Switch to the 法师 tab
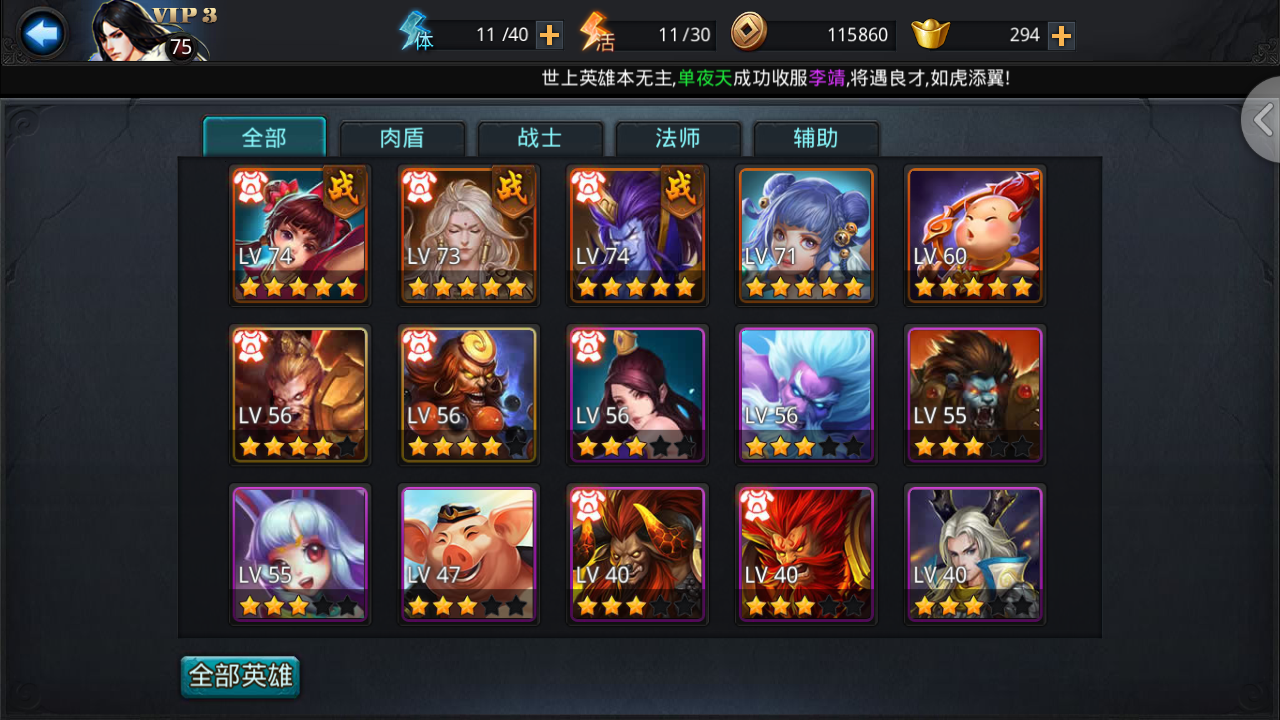 (x=677, y=139)
